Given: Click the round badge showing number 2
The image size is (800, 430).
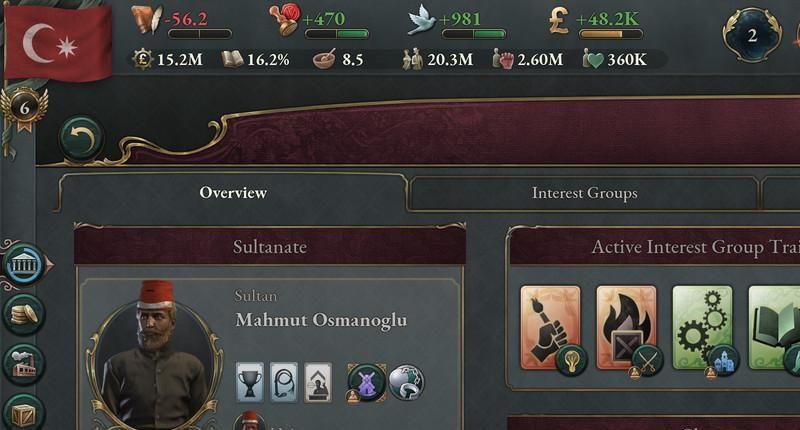Looking at the screenshot, I should [x=753, y=36].
